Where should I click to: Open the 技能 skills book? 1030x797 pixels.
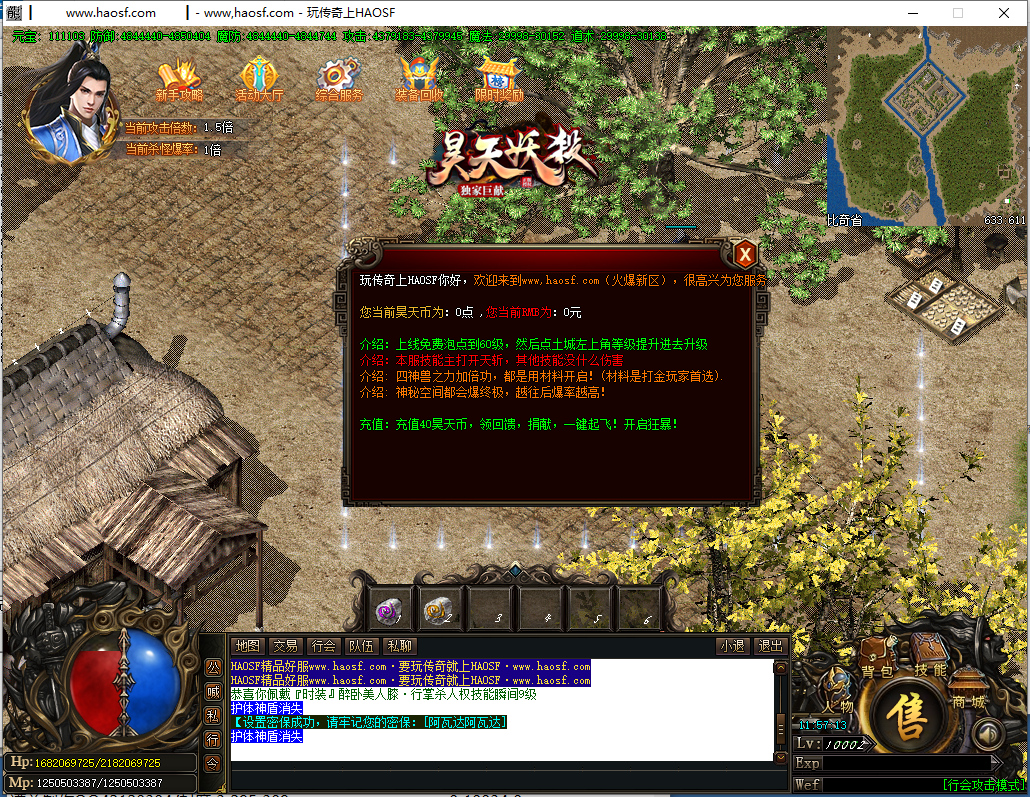(x=928, y=660)
